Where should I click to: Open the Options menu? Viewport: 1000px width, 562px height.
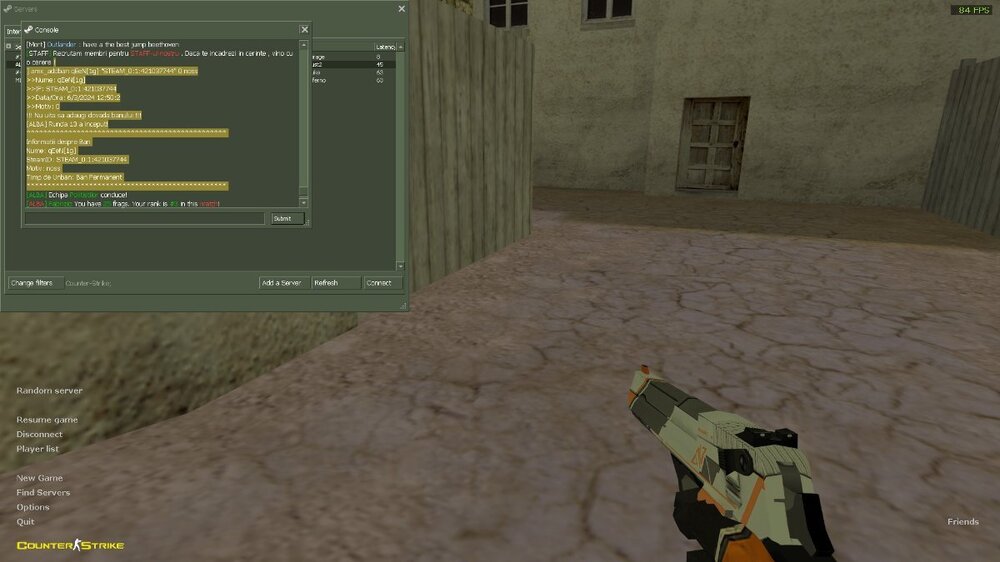tap(33, 507)
